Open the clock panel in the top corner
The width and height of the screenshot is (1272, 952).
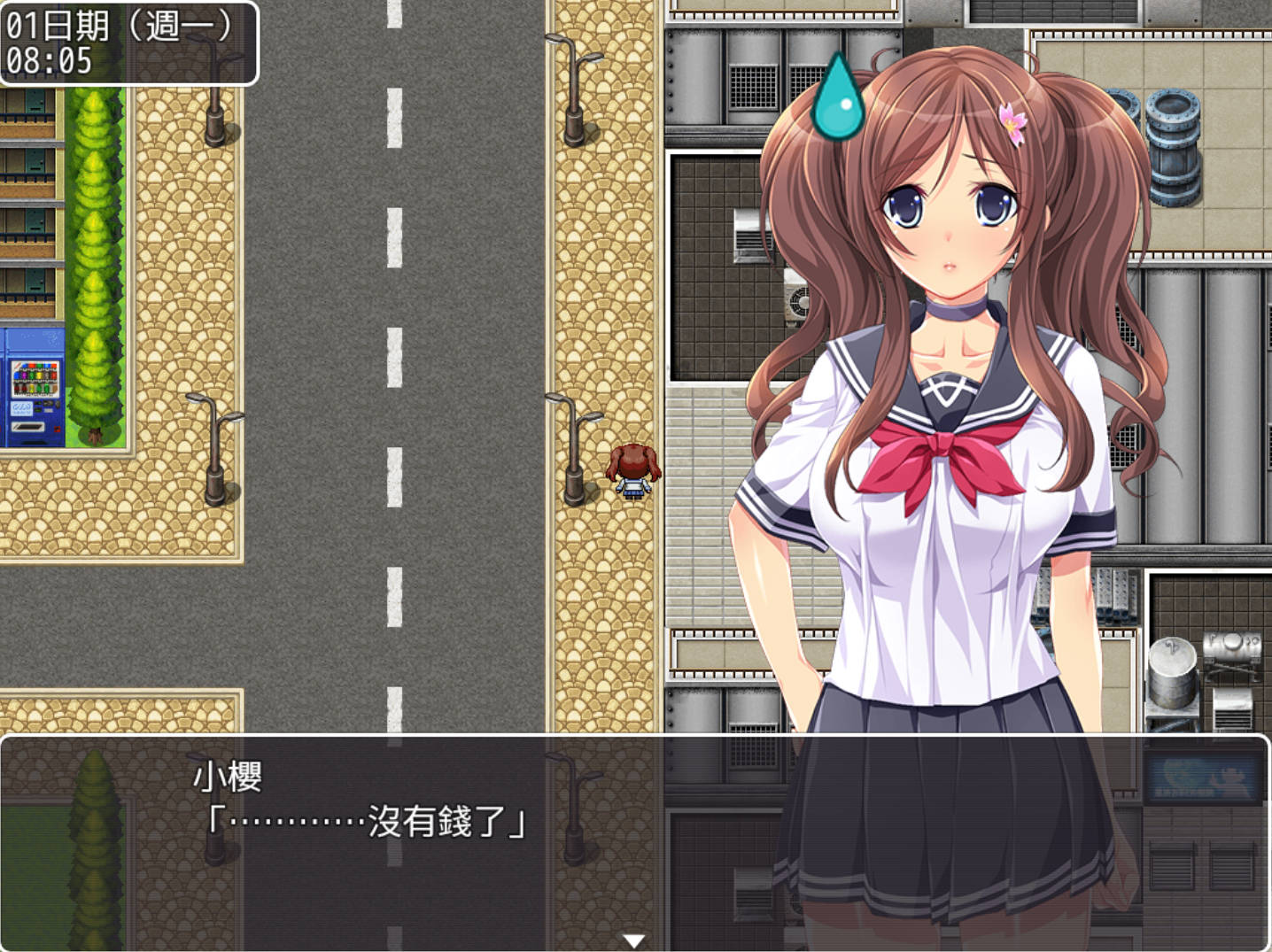tap(130, 42)
